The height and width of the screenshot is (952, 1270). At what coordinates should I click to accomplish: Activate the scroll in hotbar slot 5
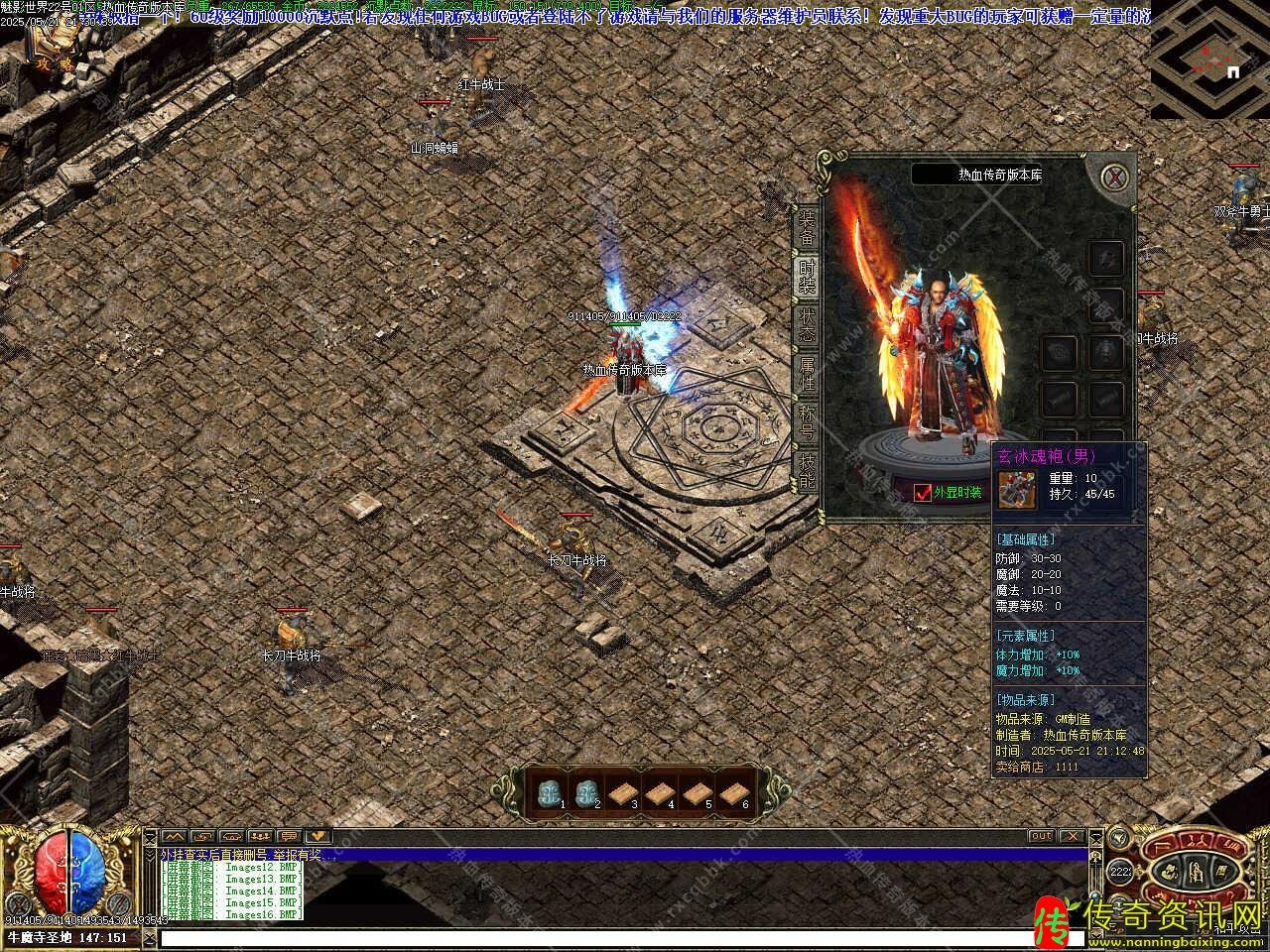(696, 792)
